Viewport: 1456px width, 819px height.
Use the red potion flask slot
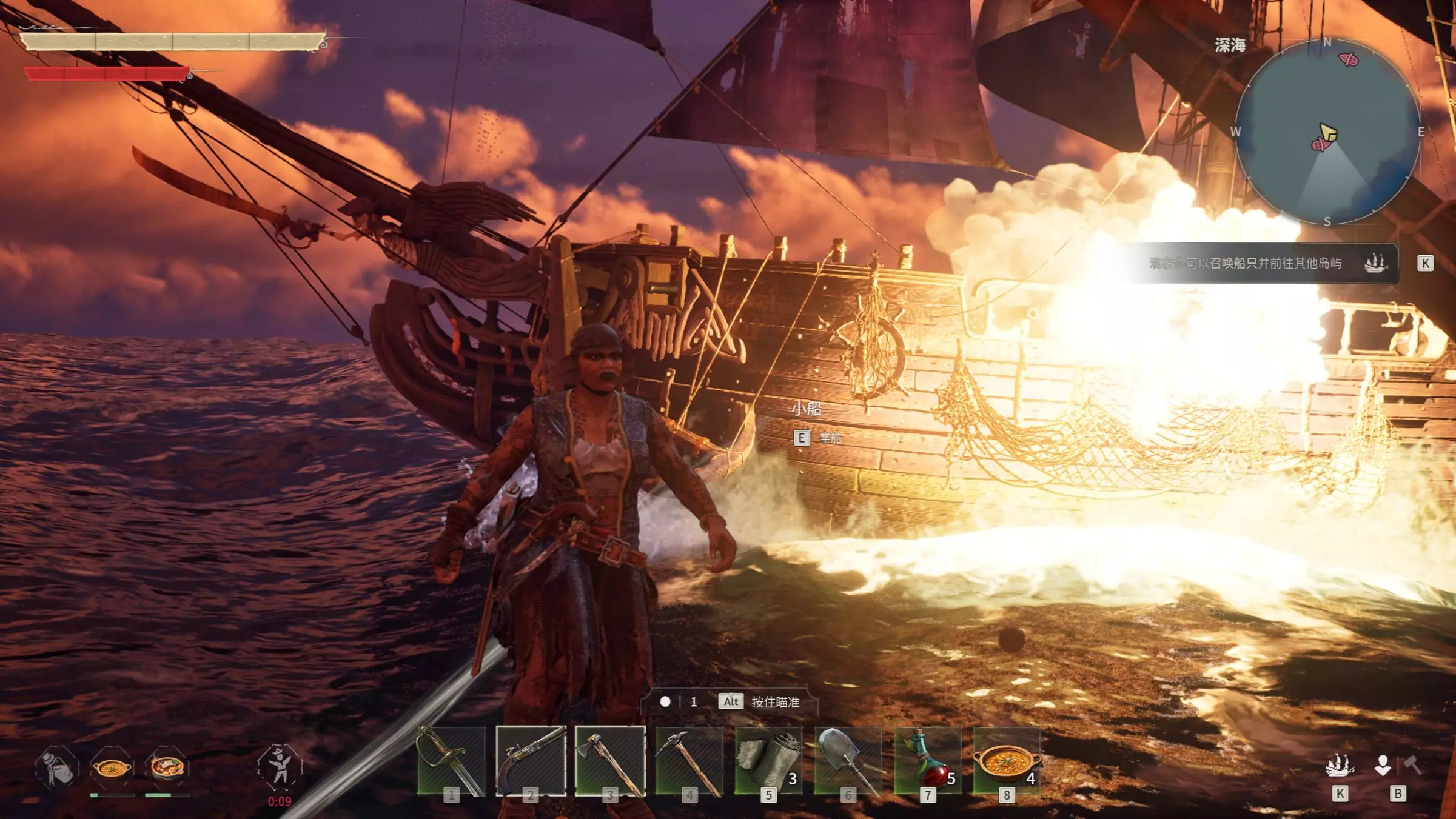(x=927, y=761)
